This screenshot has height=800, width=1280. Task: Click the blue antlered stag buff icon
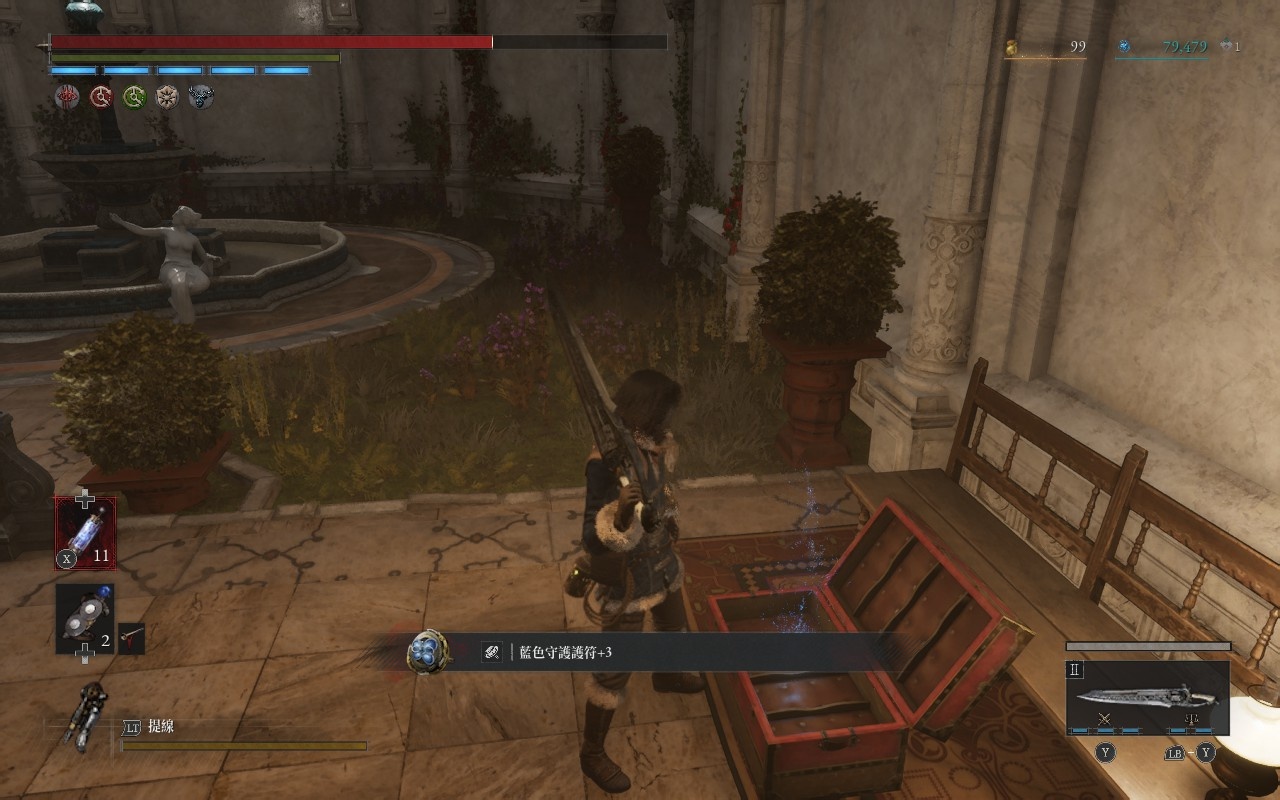pos(201,96)
